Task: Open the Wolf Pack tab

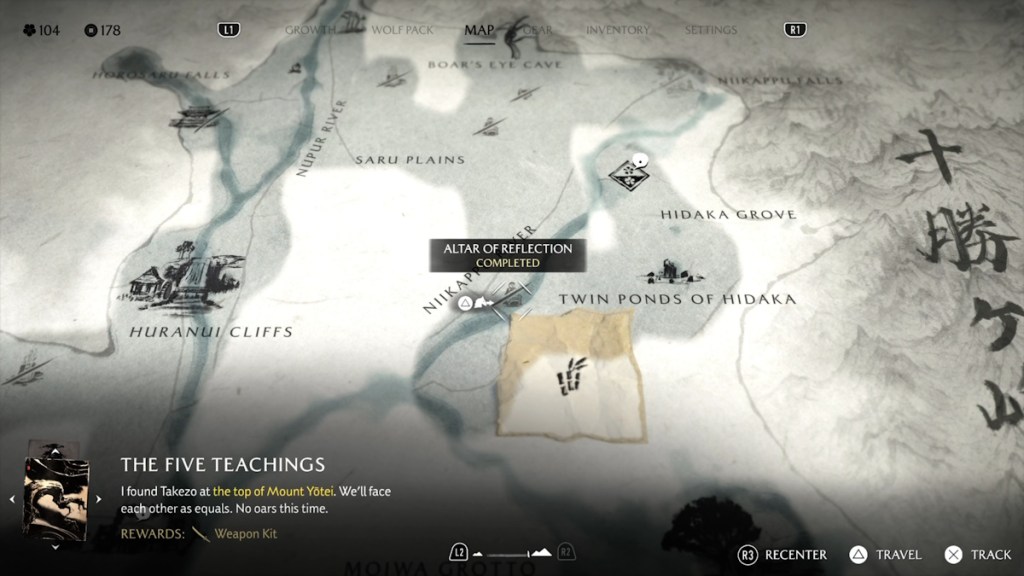Action: [403, 30]
